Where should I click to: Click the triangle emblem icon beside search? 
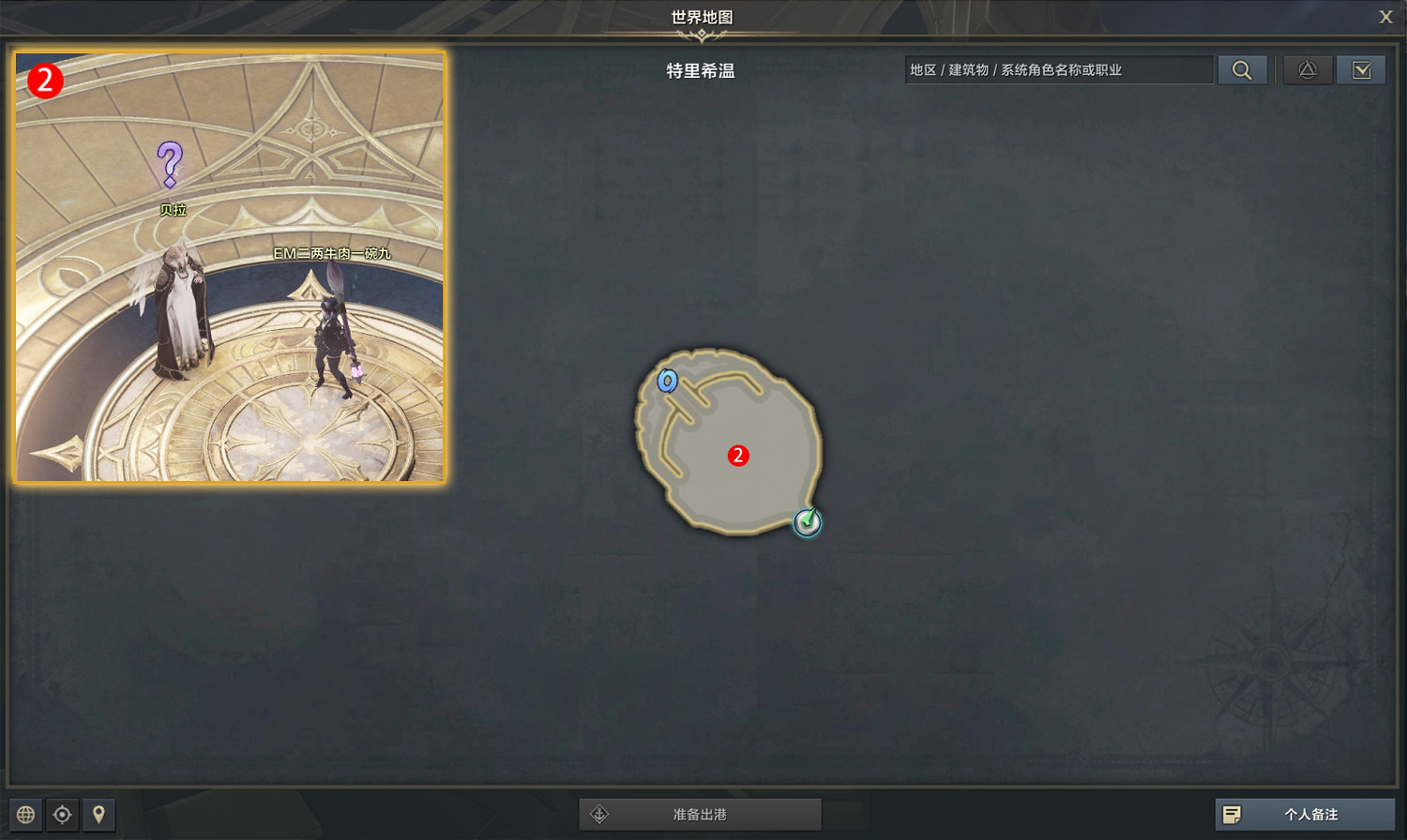point(1308,69)
